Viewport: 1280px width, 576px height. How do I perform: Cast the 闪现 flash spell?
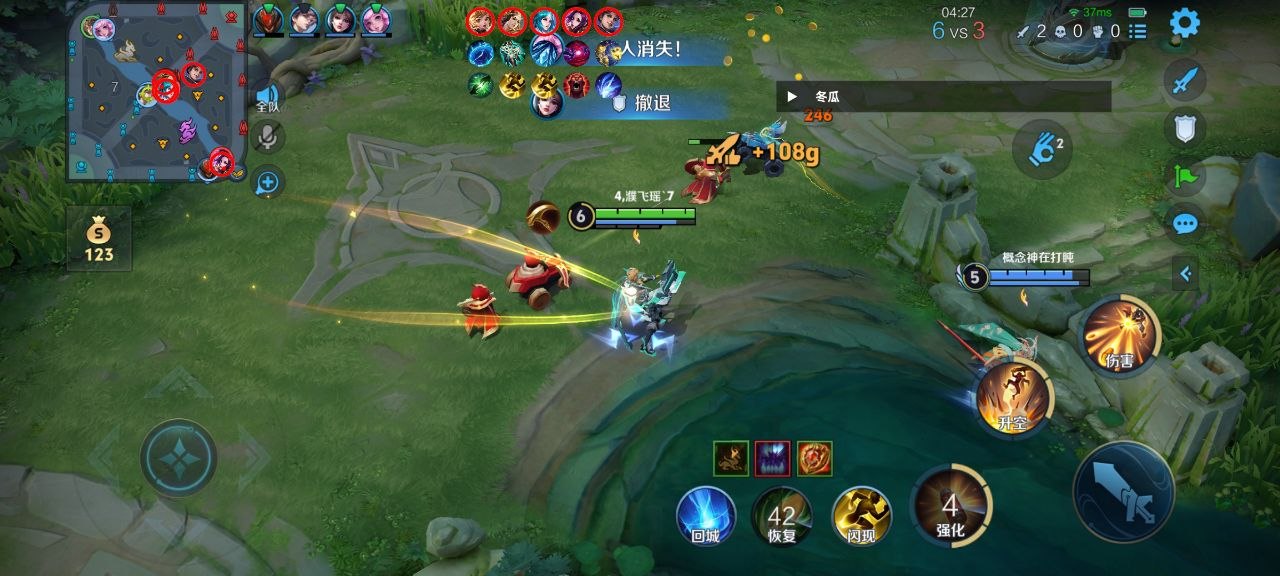(861, 514)
